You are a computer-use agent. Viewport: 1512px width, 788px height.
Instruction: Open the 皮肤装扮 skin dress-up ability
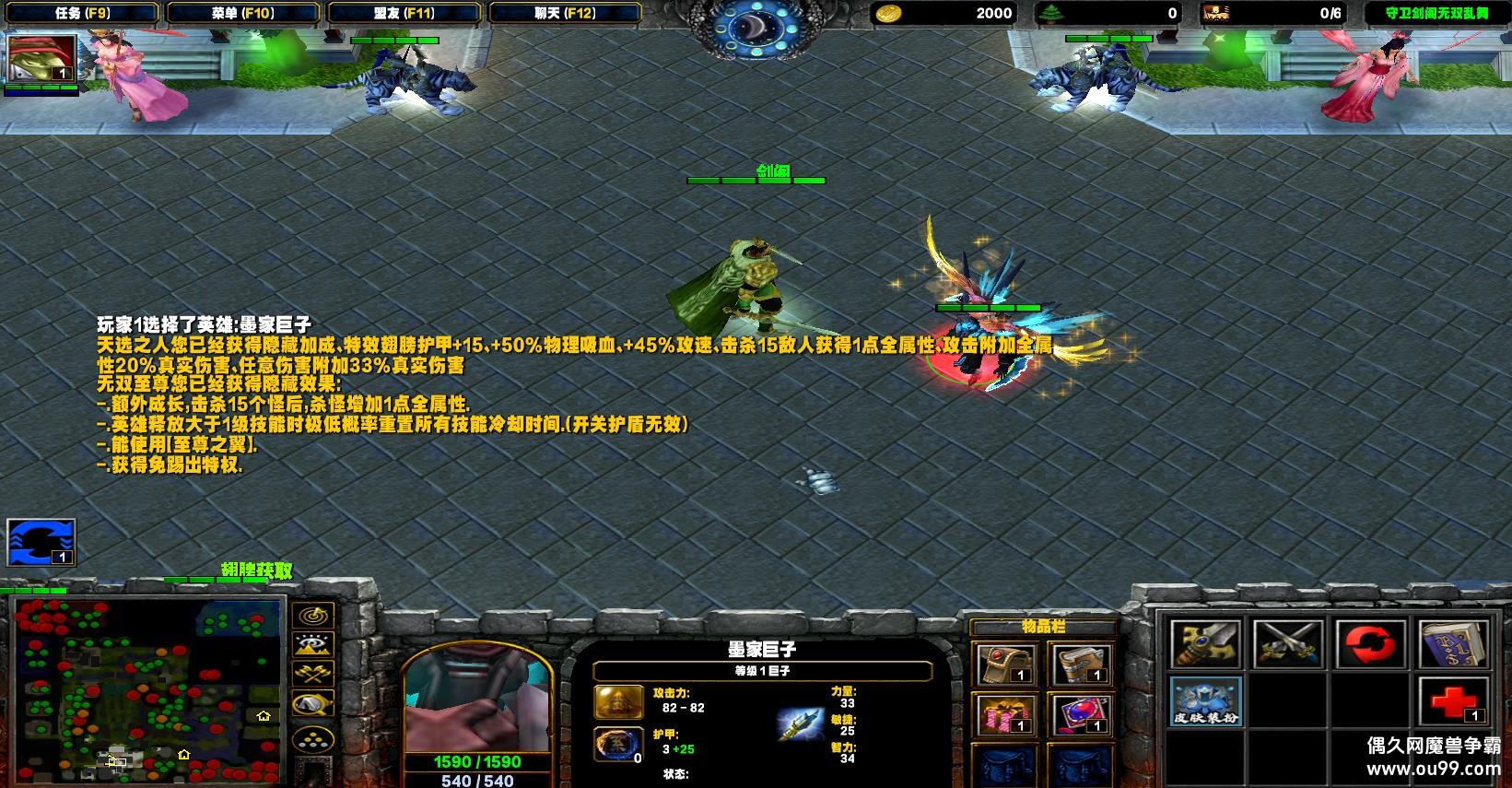click(1206, 701)
